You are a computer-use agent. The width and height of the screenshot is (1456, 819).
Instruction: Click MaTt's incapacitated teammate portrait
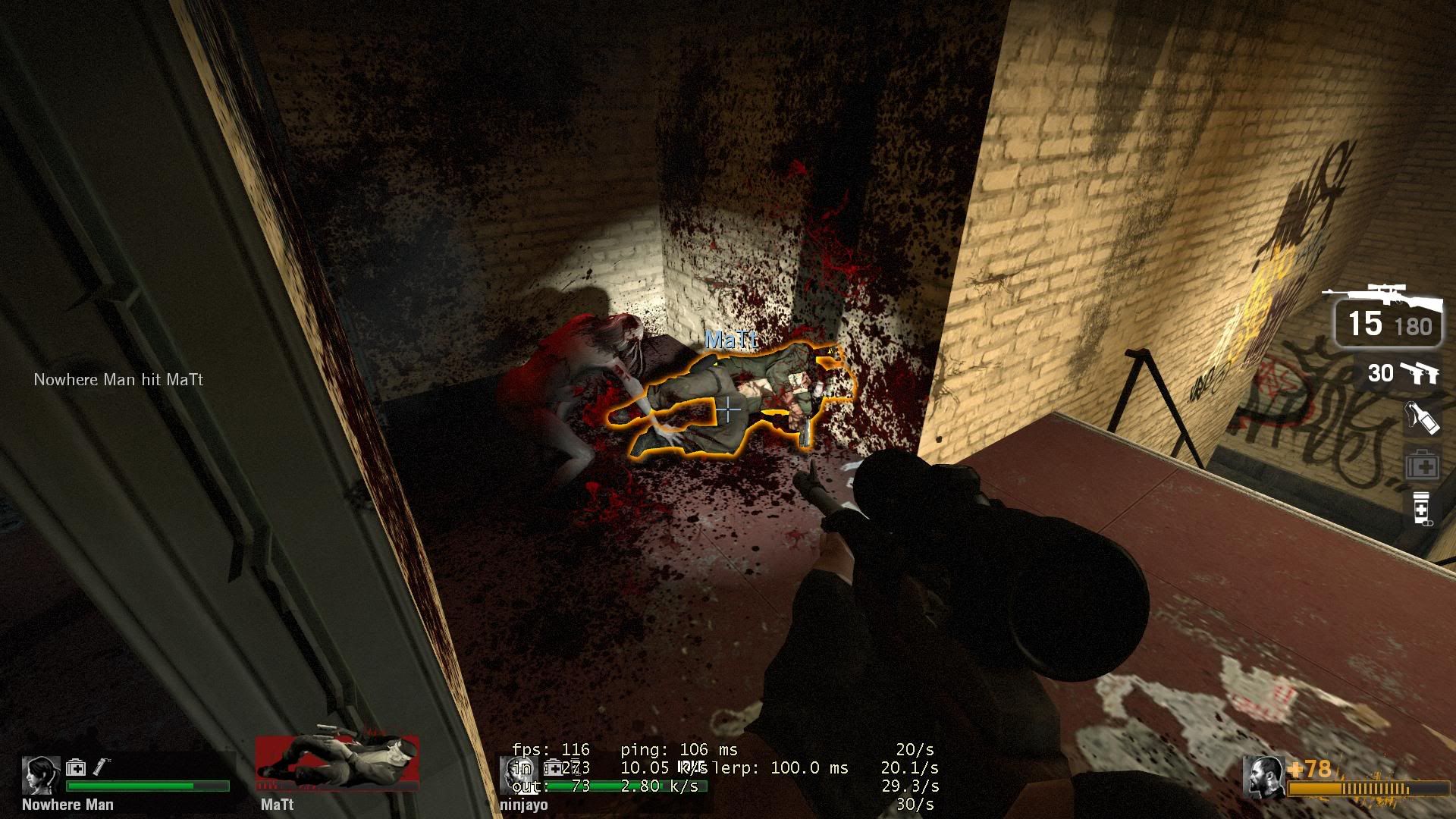(337, 762)
